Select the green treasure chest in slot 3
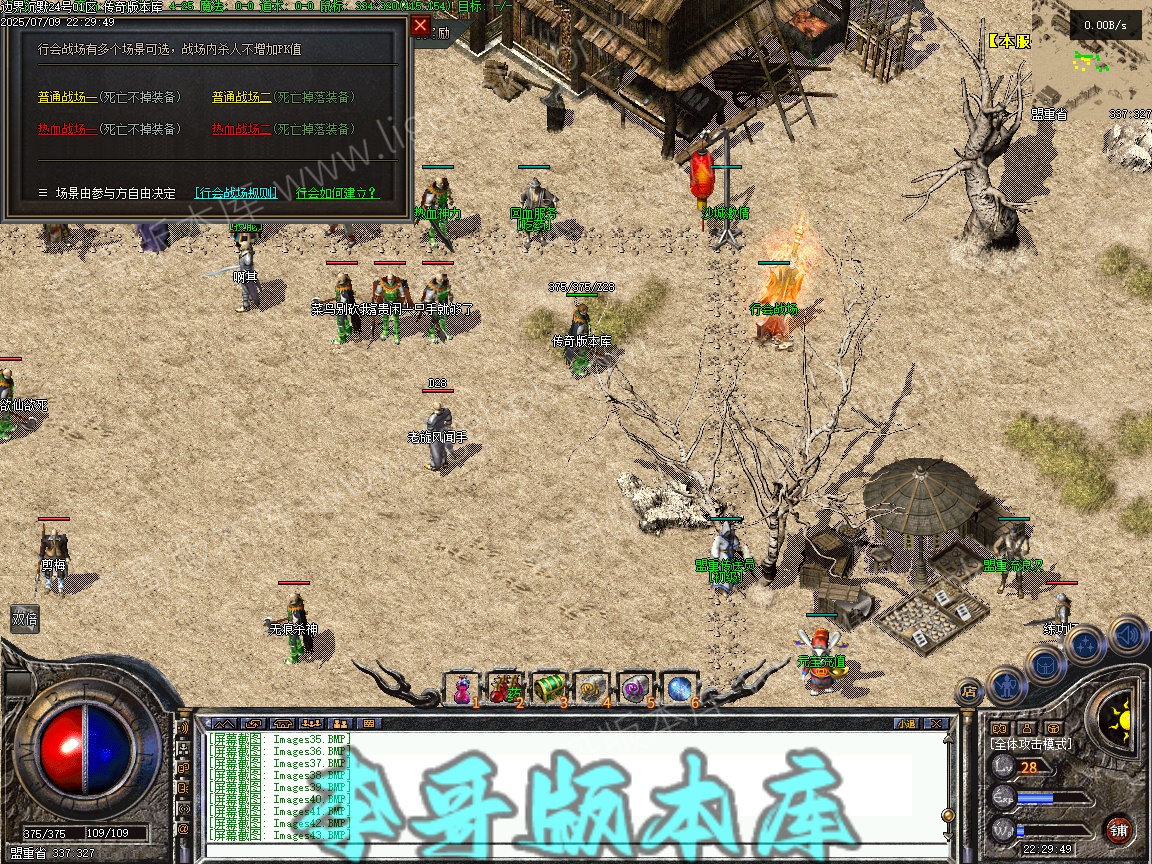 549,687
